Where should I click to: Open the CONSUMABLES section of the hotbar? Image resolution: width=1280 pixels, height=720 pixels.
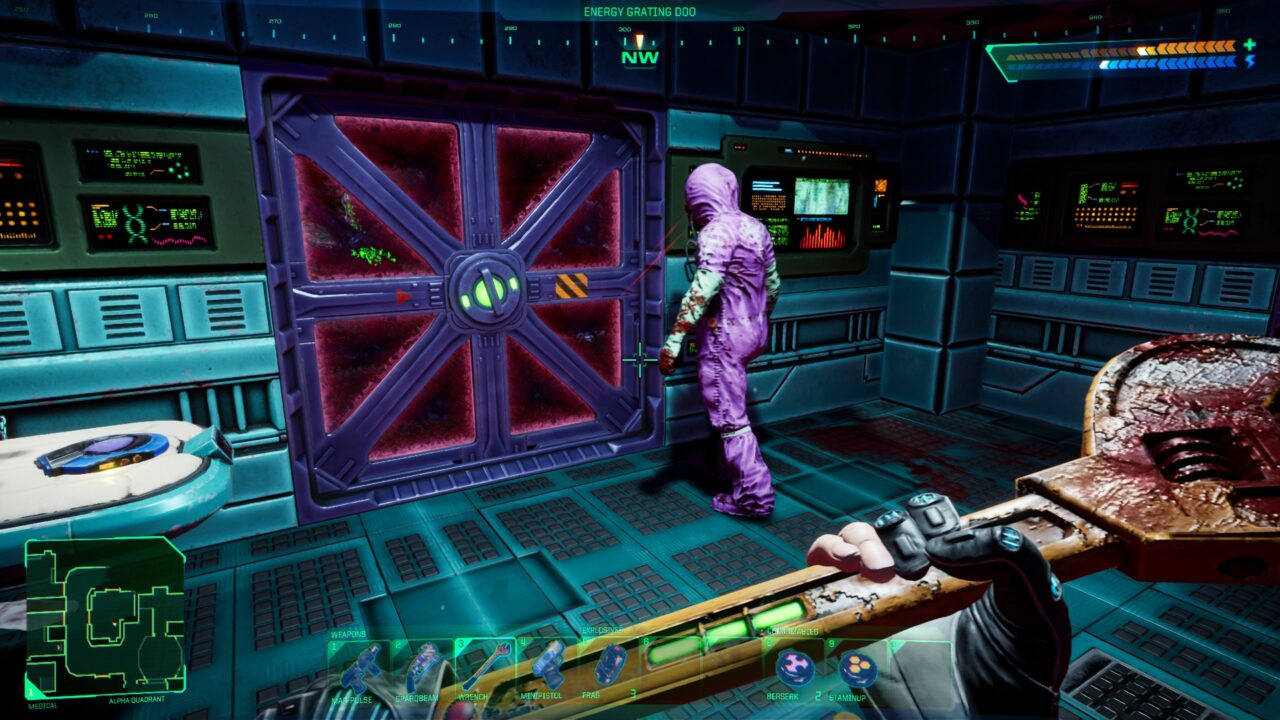point(790,631)
